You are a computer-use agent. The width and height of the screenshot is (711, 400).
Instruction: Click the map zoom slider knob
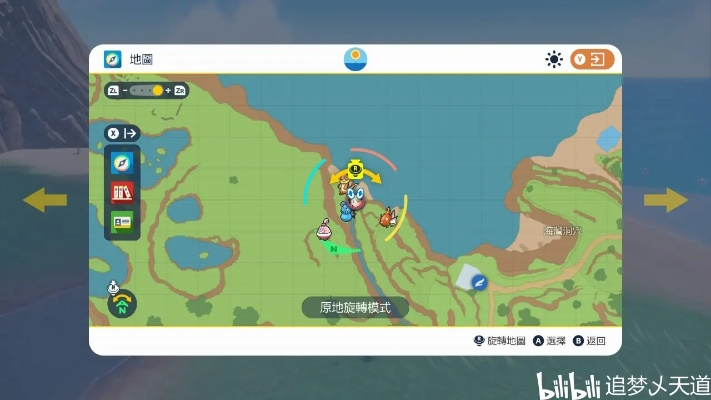tap(157, 90)
